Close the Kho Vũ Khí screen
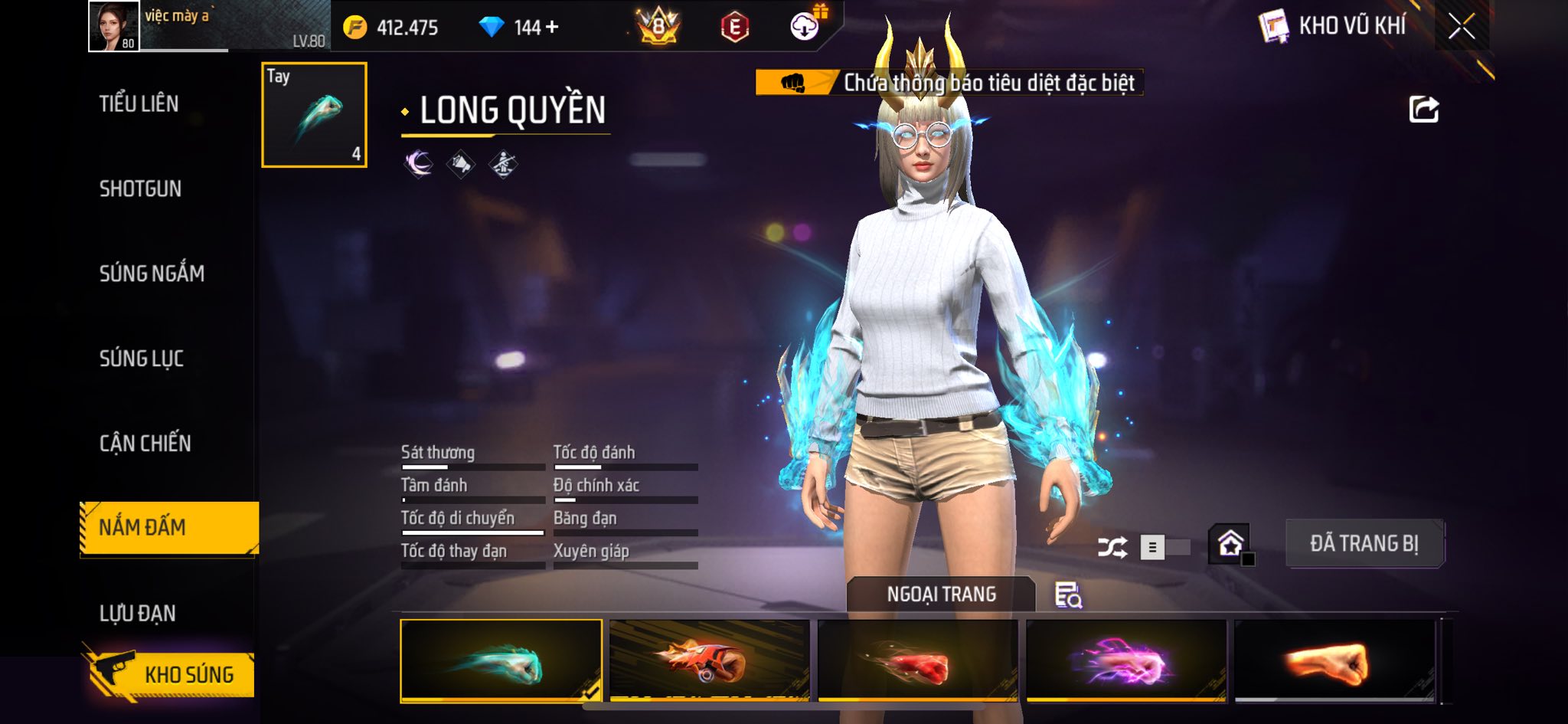Viewport: 1568px width, 724px height. (1461, 27)
